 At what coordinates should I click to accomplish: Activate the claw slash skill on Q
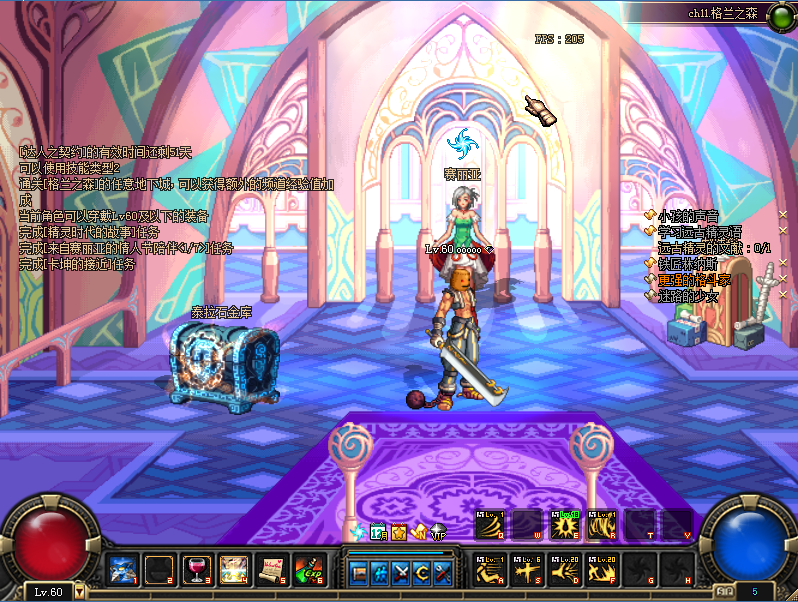[490, 526]
